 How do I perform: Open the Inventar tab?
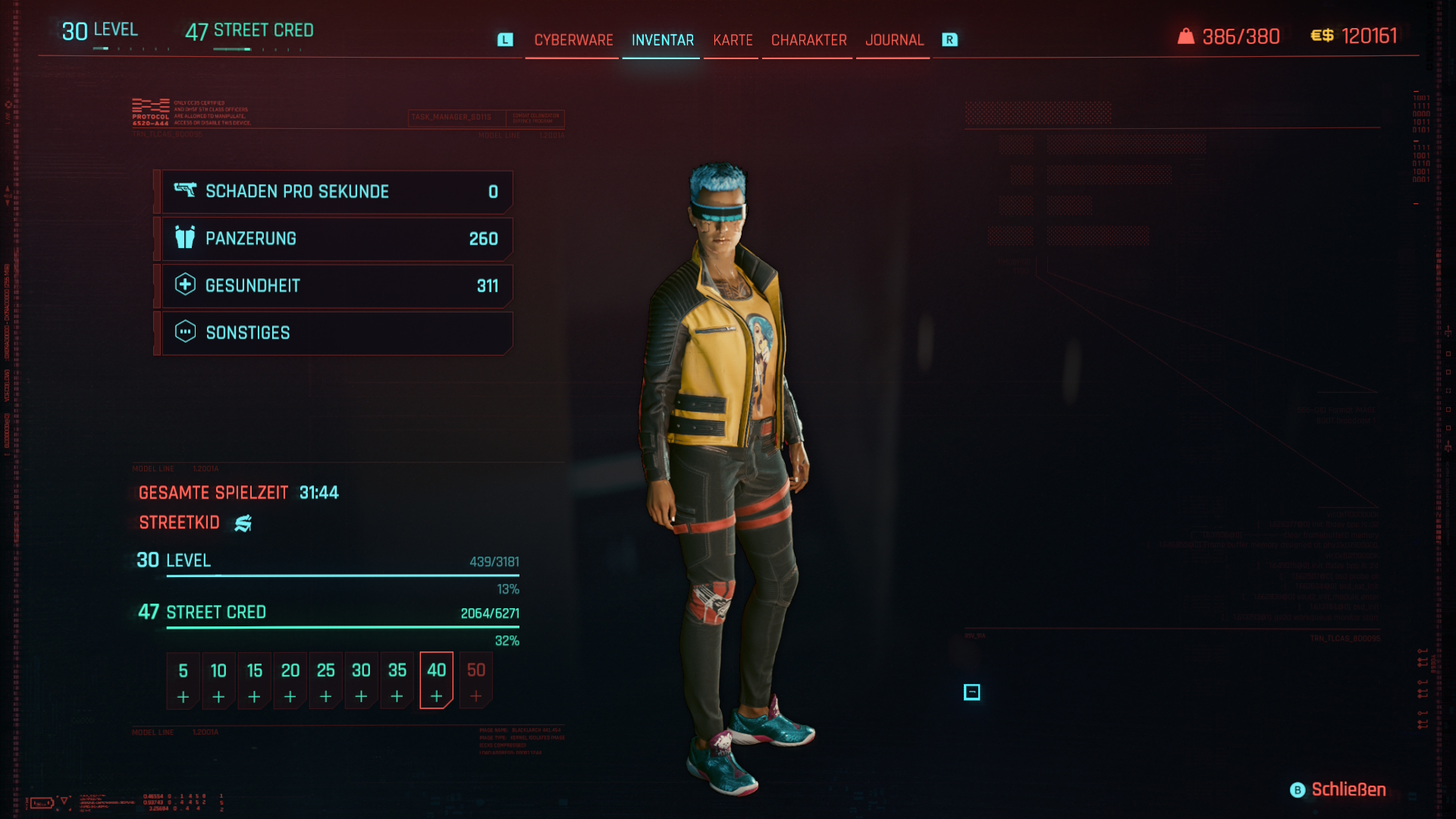pos(662,40)
